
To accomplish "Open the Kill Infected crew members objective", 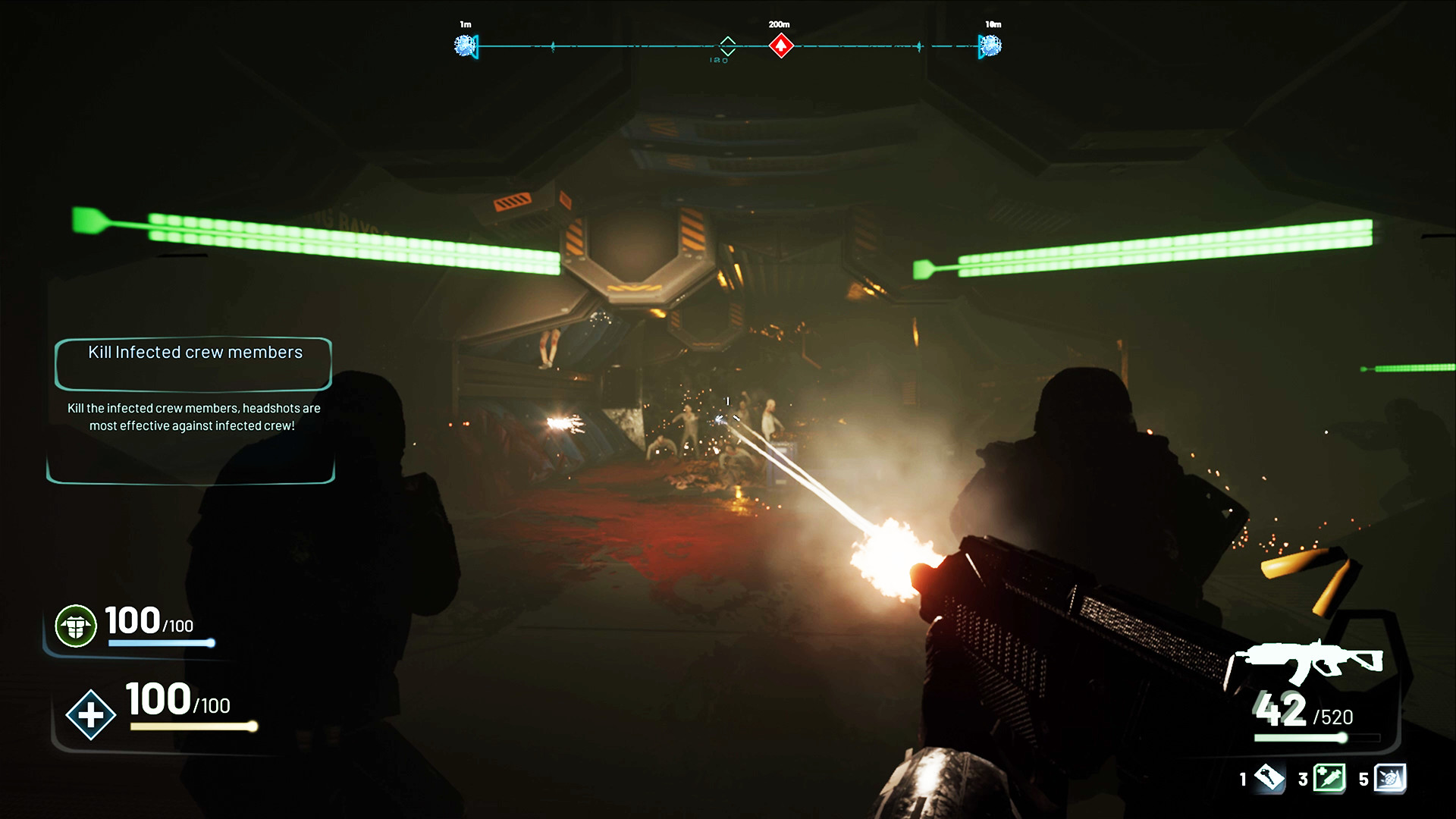I will tap(194, 353).
